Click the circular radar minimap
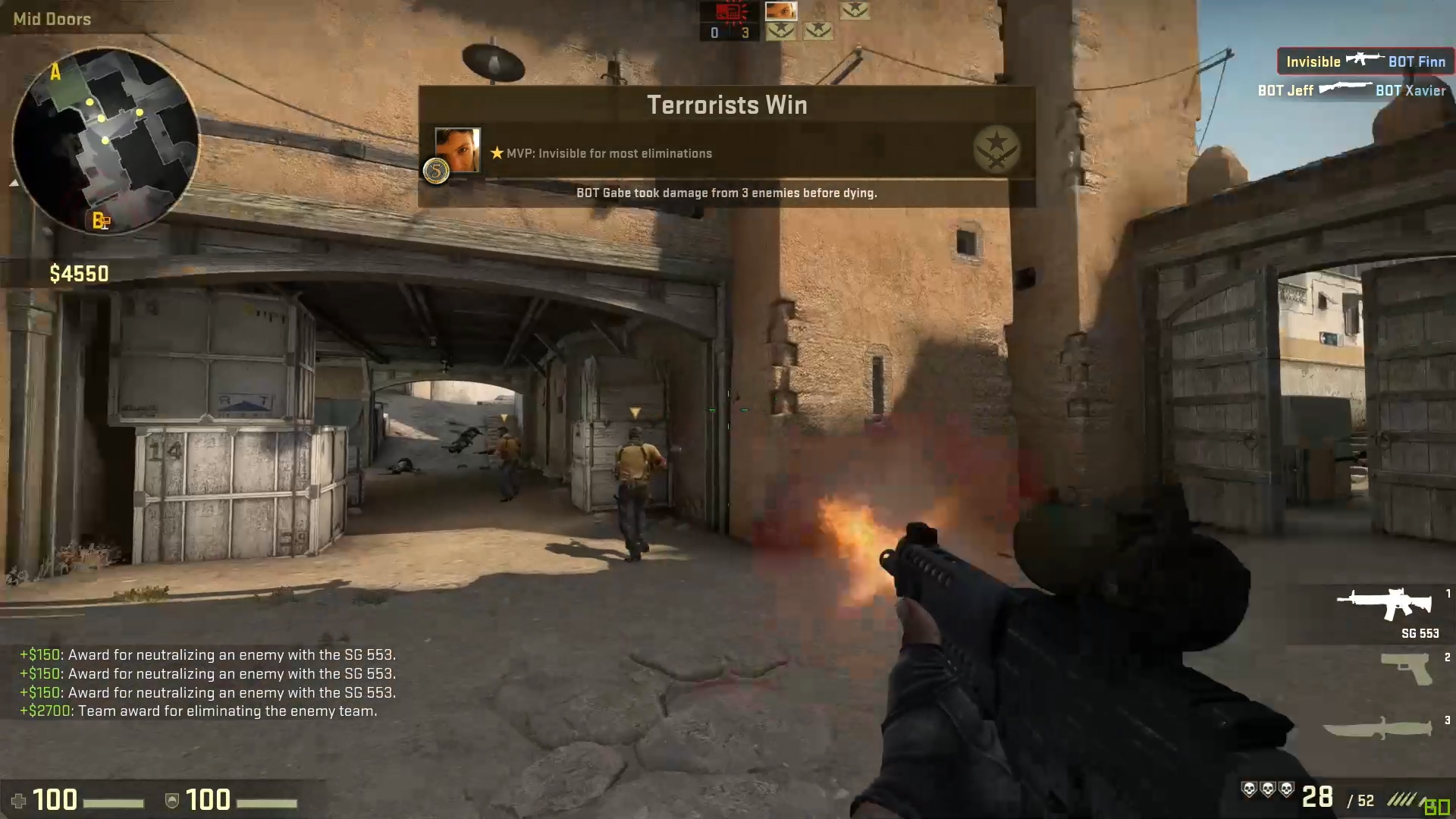Viewport: 1456px width, 819px height. click(105, 140)
